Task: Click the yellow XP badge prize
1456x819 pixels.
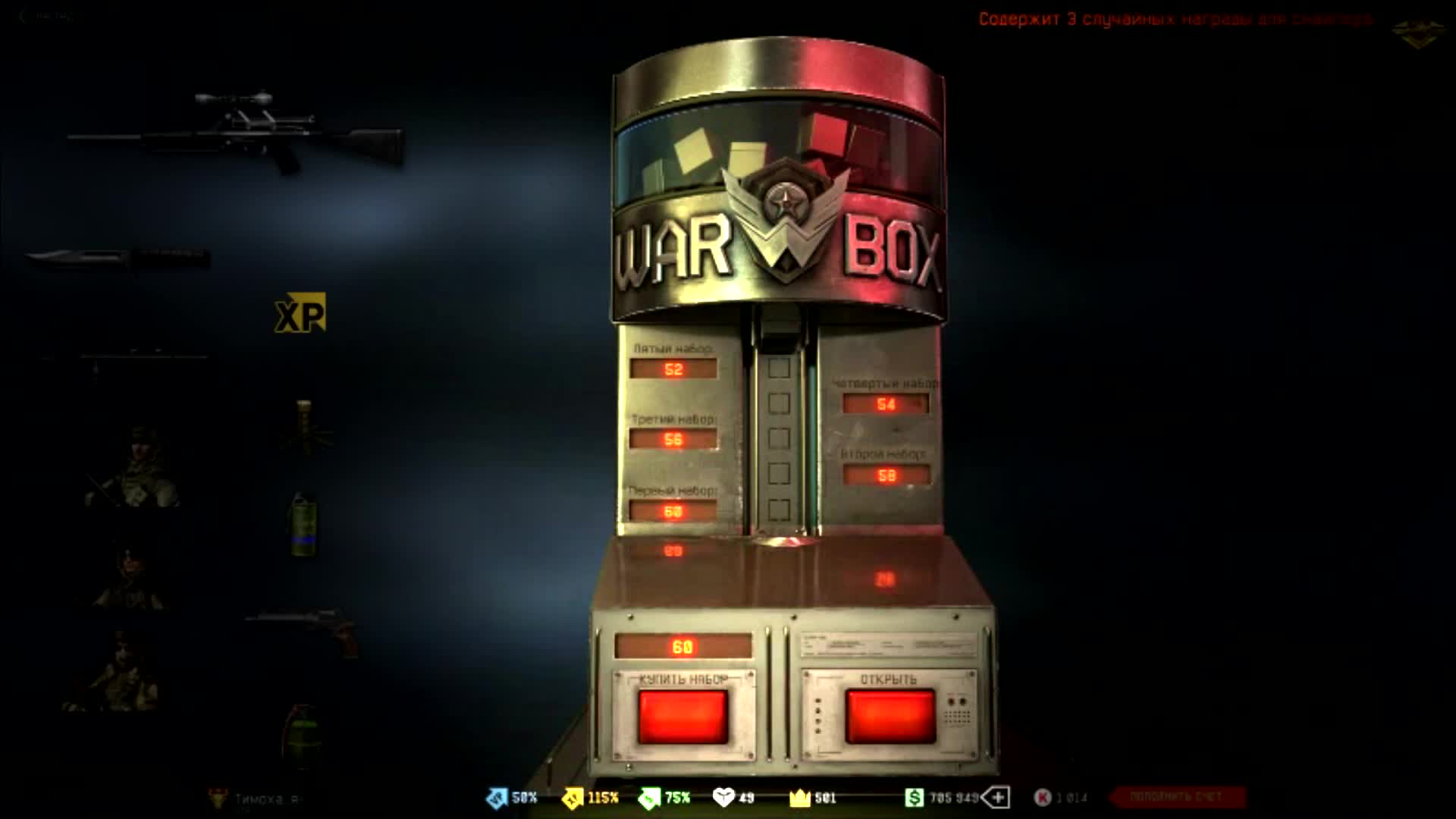Action: [301, 314]
